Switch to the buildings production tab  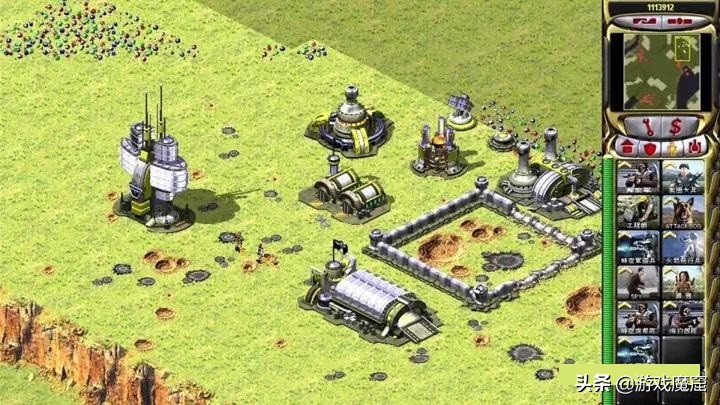pos(625,147)
